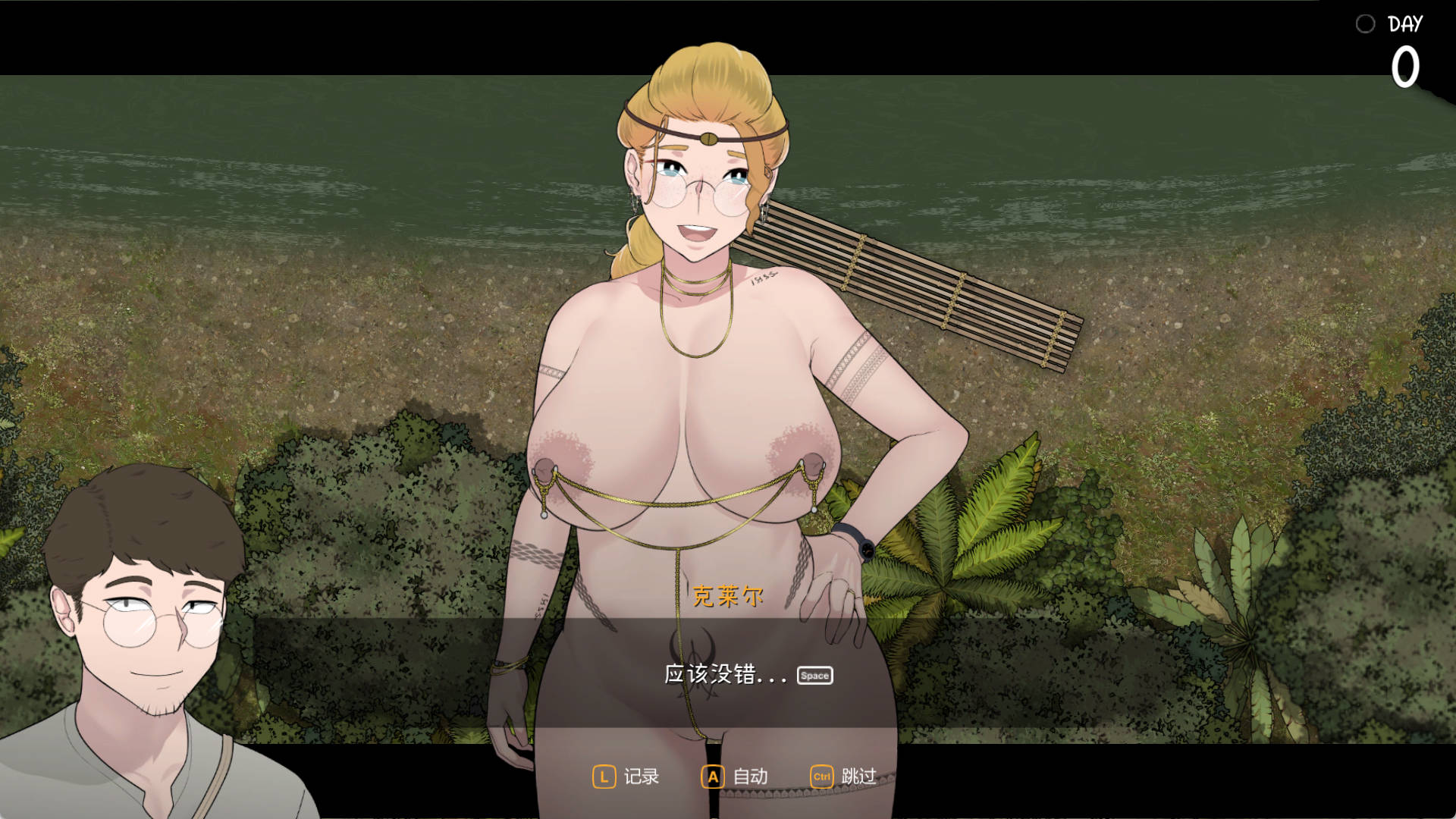The image size is (1456, 819).
Task: Click the orange A key badge
Action: [x=712, y=777]
